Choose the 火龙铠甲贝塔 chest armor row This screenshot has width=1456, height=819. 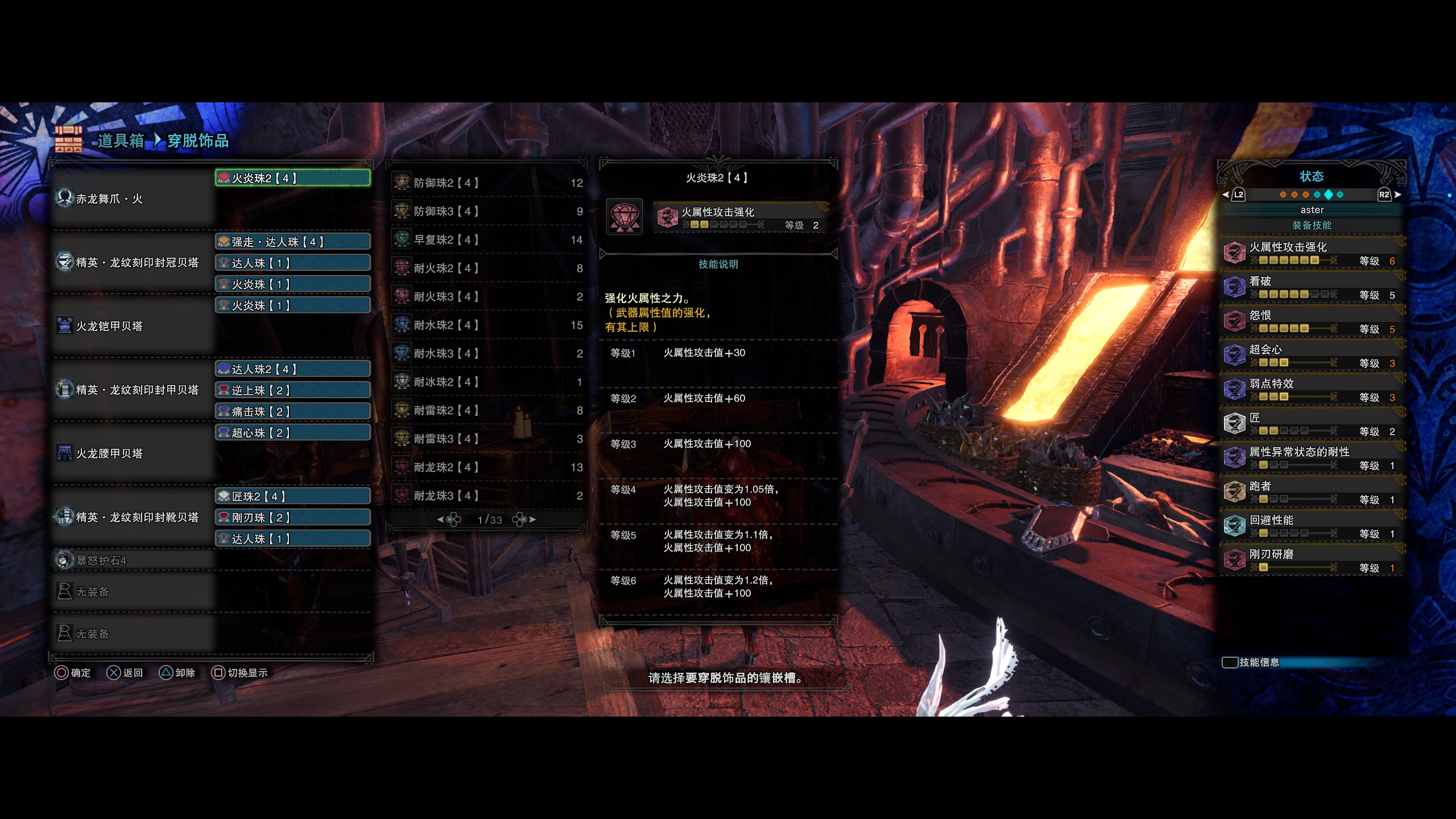[132, 326]
